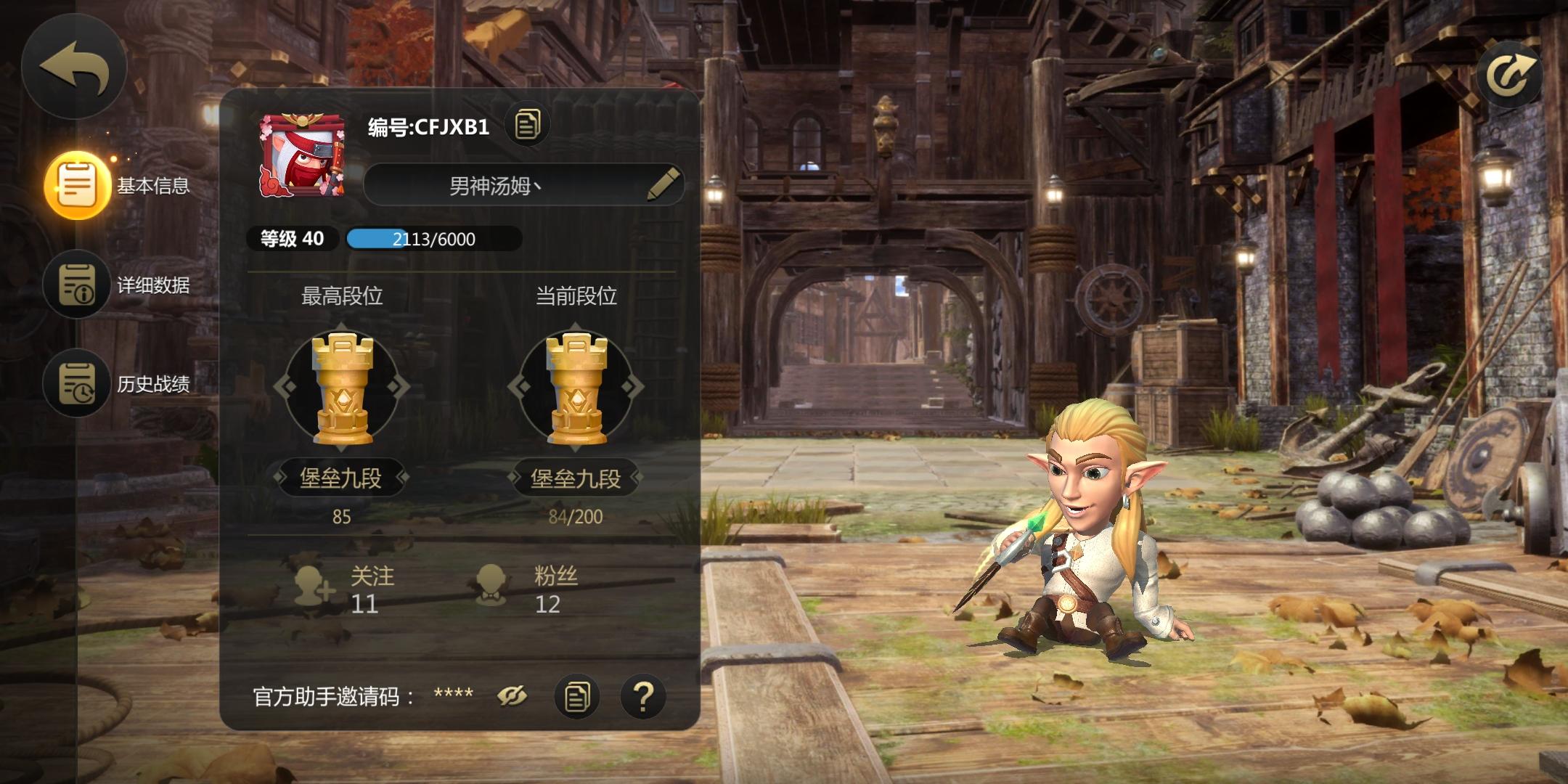Select the 当前段位 gold rook badge
Viewport: 1568px width, 784px height.
pos(576,387)
